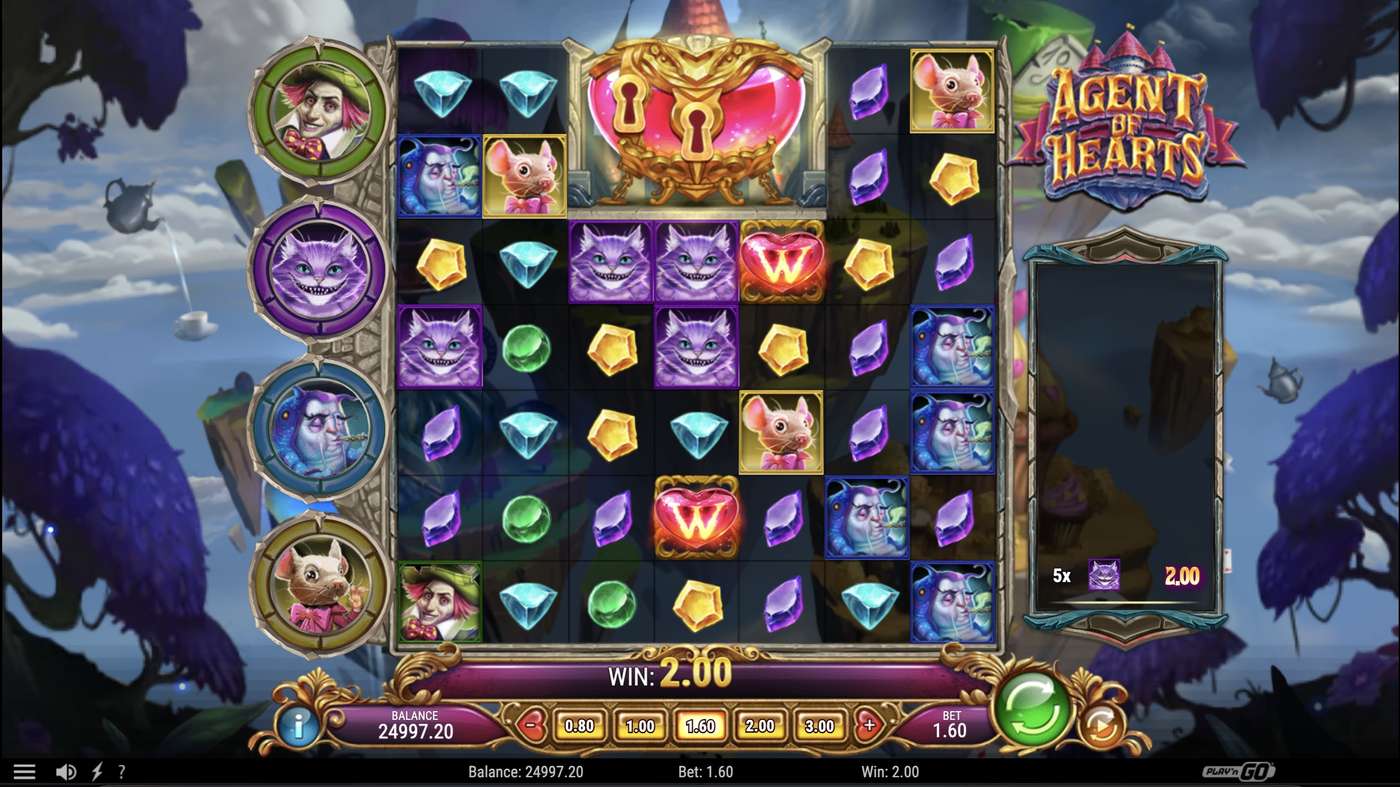
Task: Click the golden locked heart chest
Action: pyautogui.click(x=698, y=125)
